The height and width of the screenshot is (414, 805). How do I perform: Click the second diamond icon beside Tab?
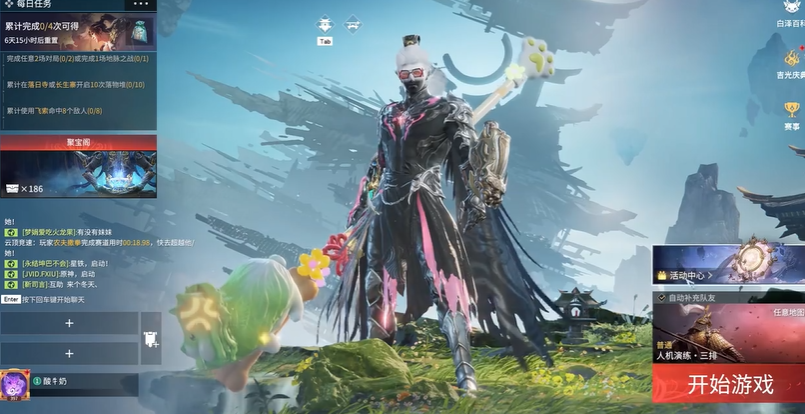(353, 24)
